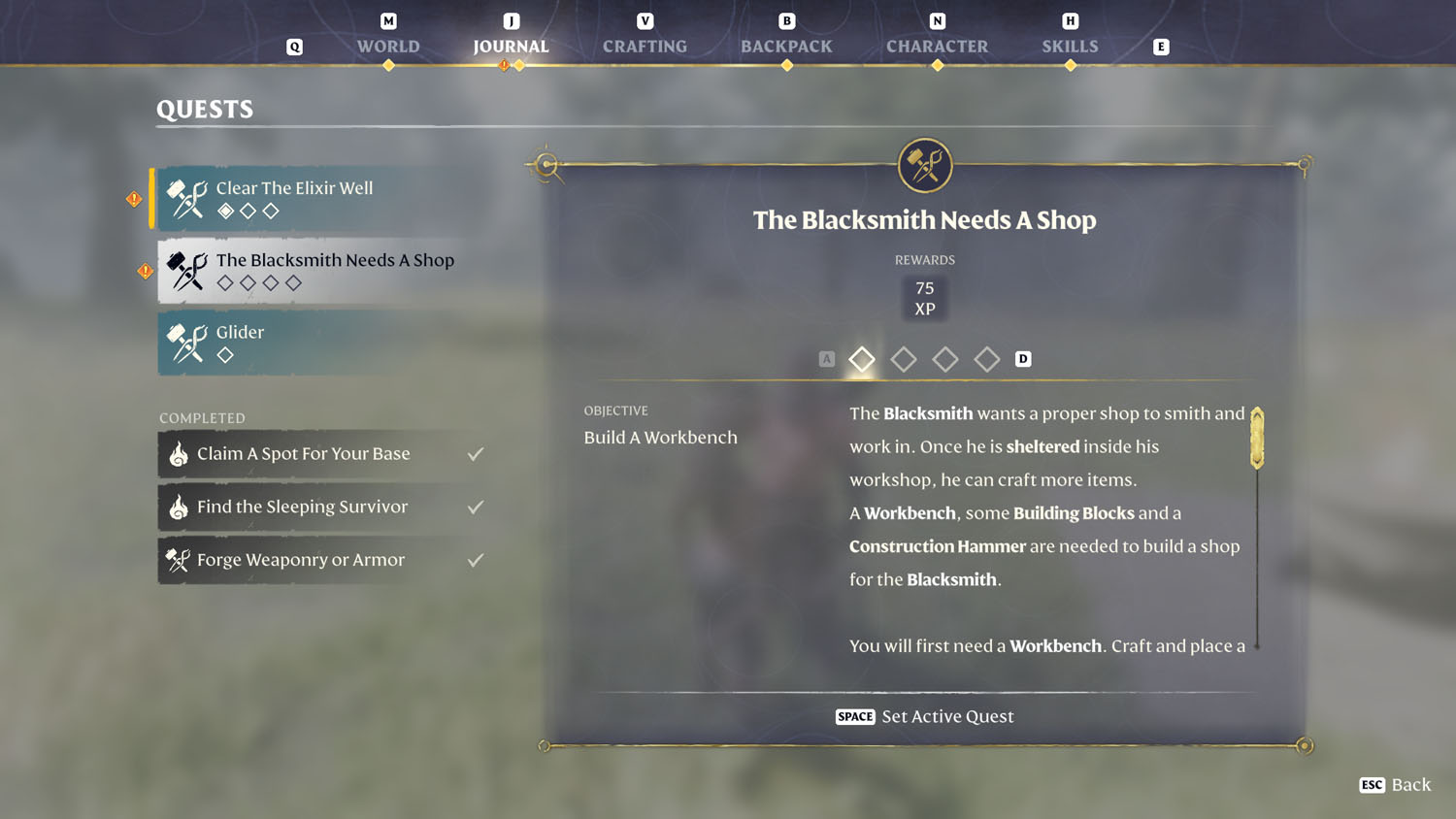Screen dimensions: 1456x819
Task: Go to the Character tab
Action: tap(937, 46)
